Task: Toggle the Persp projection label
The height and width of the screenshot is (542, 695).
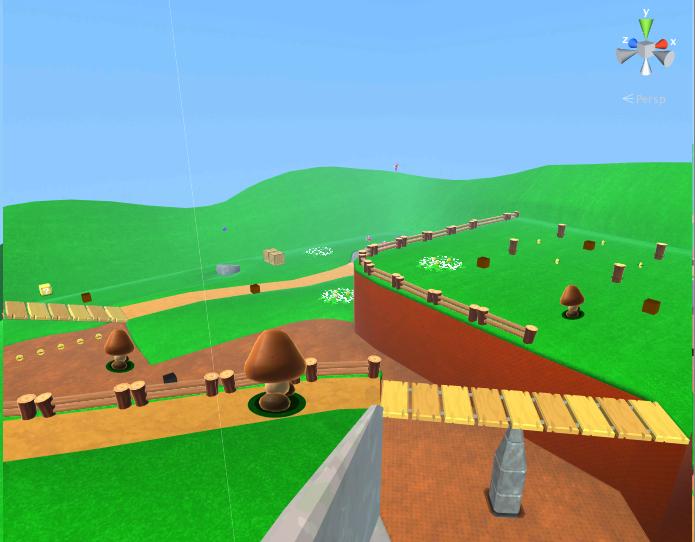Action: [648, 99]
